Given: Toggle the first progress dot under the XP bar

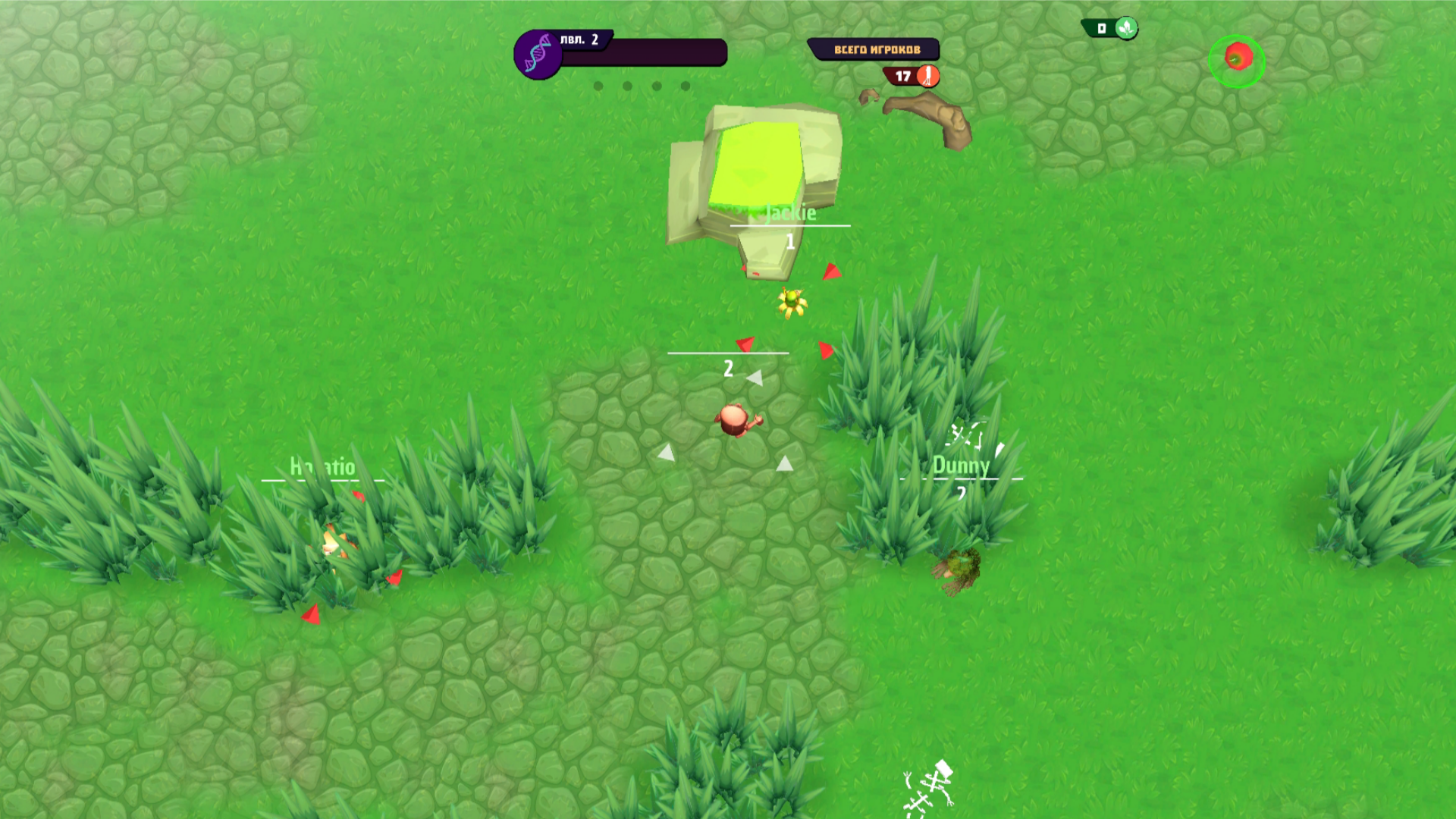Looking at the screenshot, I should click(x=598, y=86).
